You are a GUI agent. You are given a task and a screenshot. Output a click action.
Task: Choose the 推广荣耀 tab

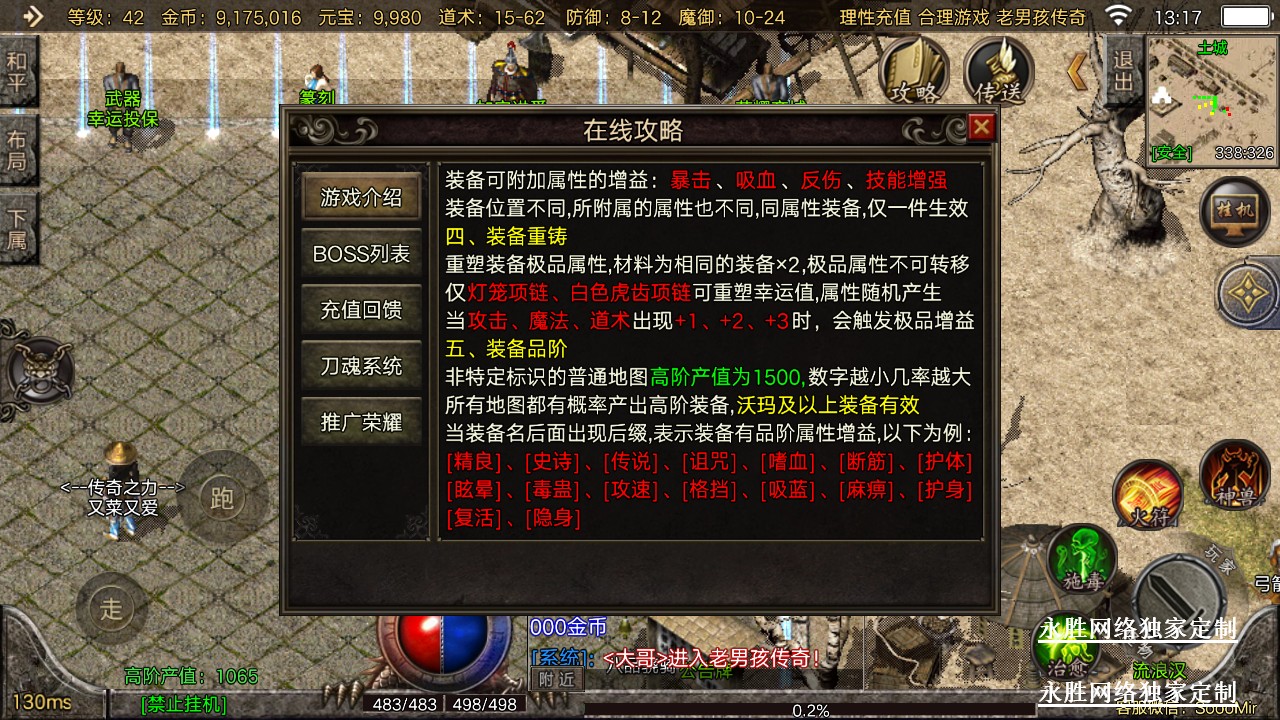coord(361,422)
